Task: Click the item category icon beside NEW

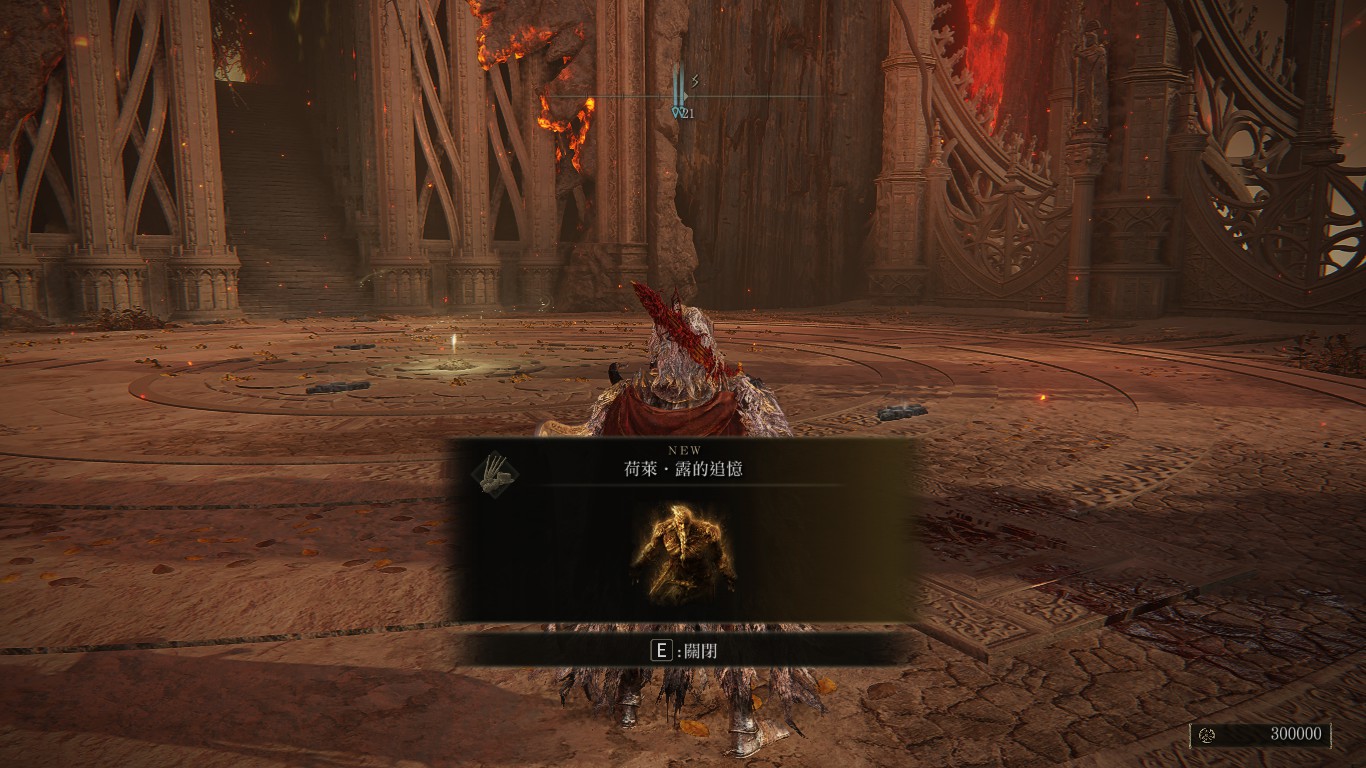Action: pos(491,471)
